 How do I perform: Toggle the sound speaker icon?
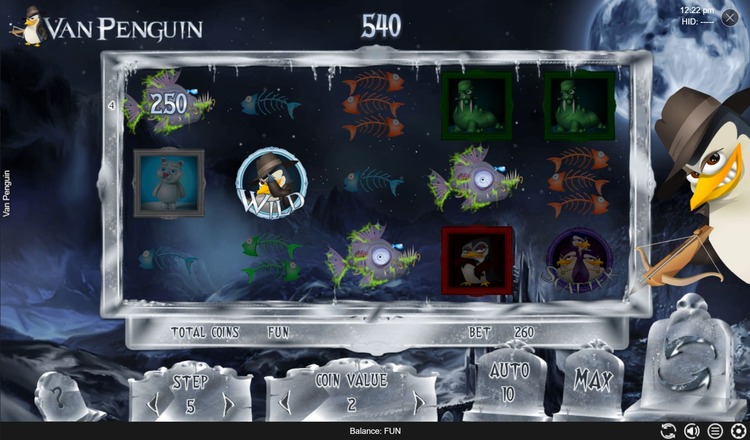[x=691, y=431]
